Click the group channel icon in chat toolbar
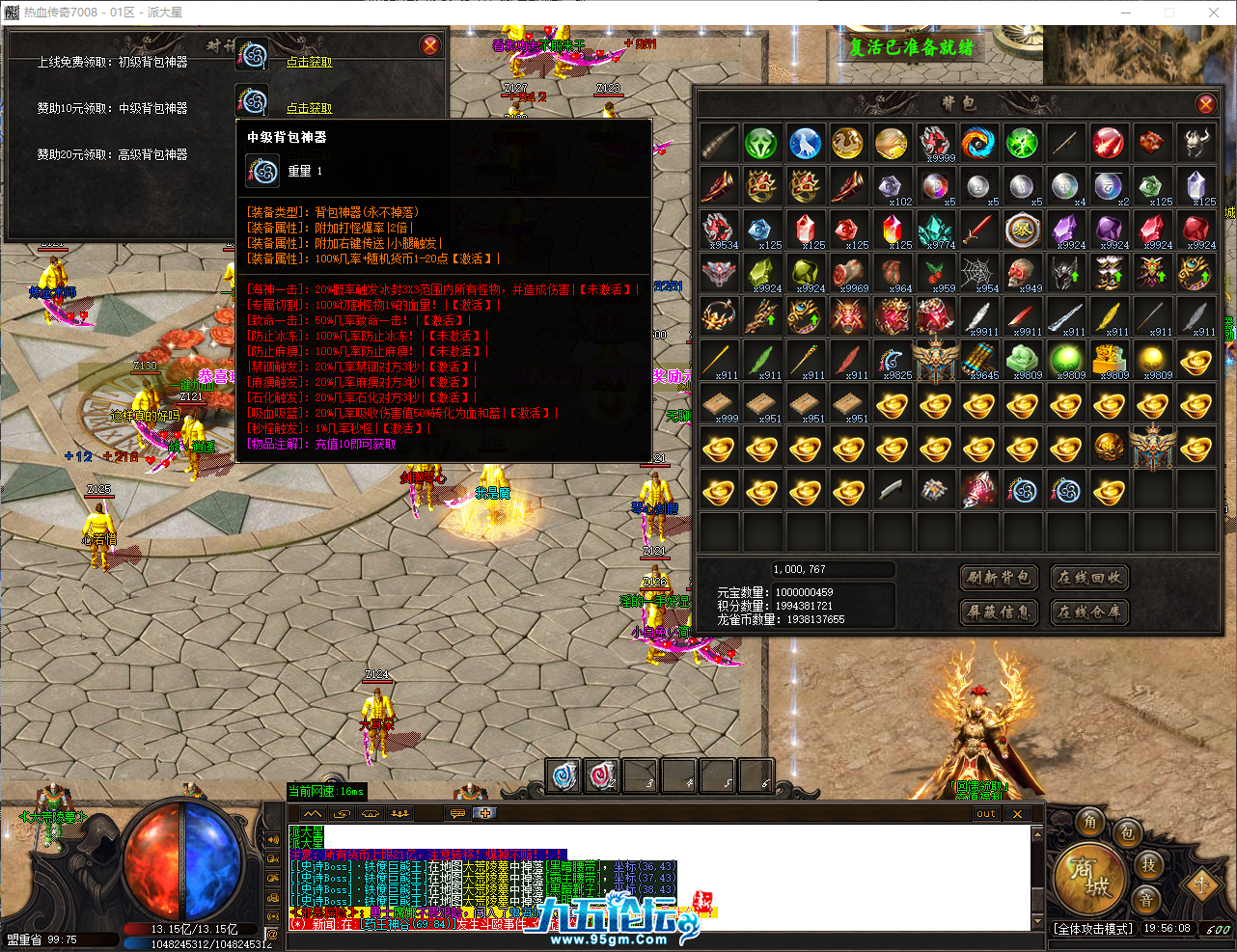This screenshot has height=952, width=1237. click(x=399, y=813)
